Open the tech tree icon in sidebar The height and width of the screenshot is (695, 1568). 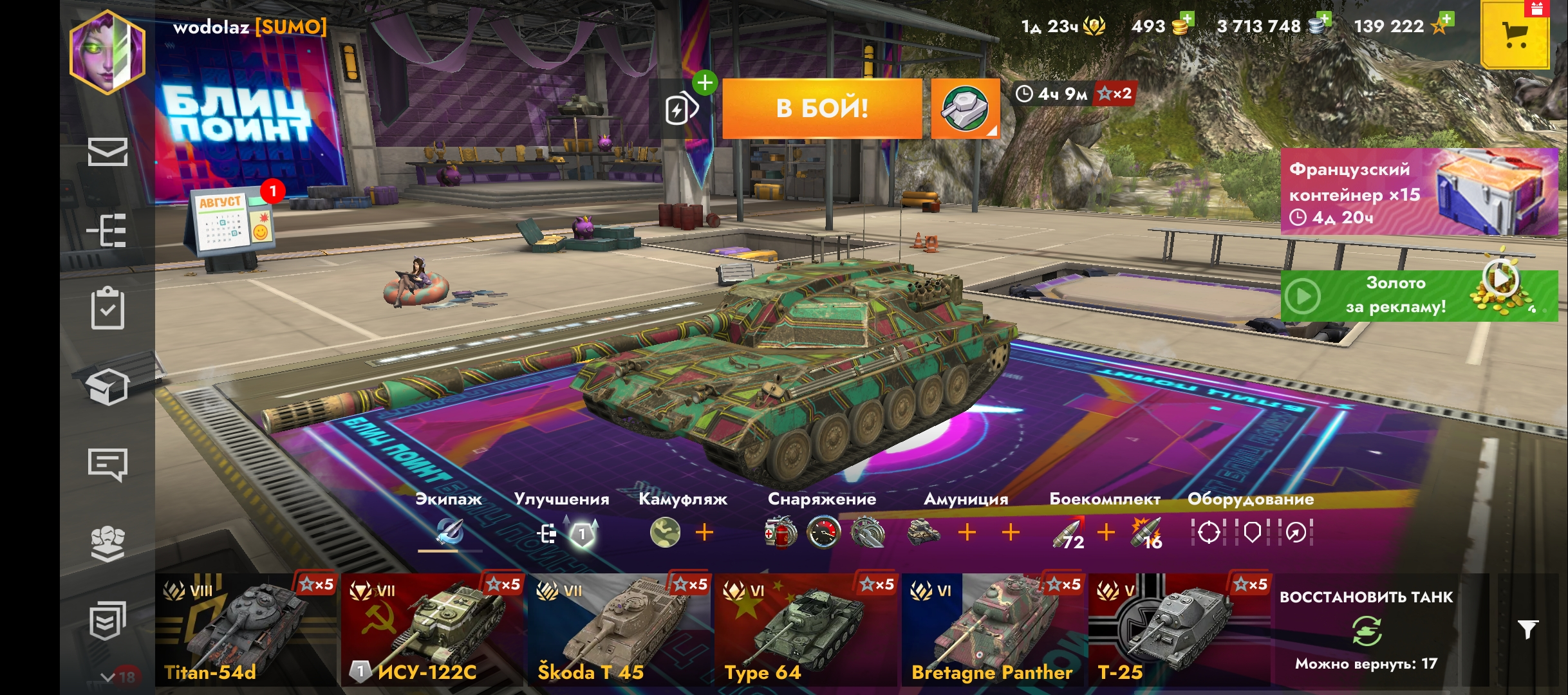107,230
